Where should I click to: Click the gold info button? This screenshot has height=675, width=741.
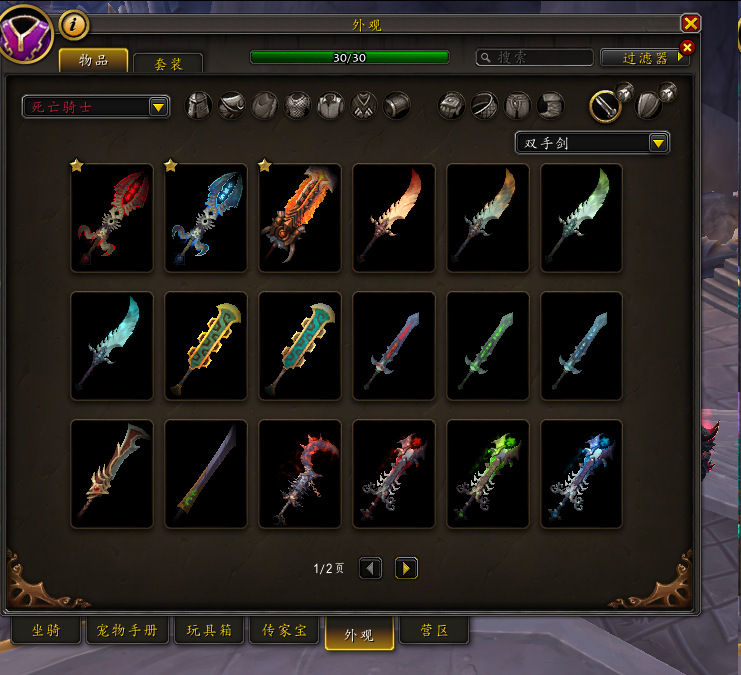[73, 23]
